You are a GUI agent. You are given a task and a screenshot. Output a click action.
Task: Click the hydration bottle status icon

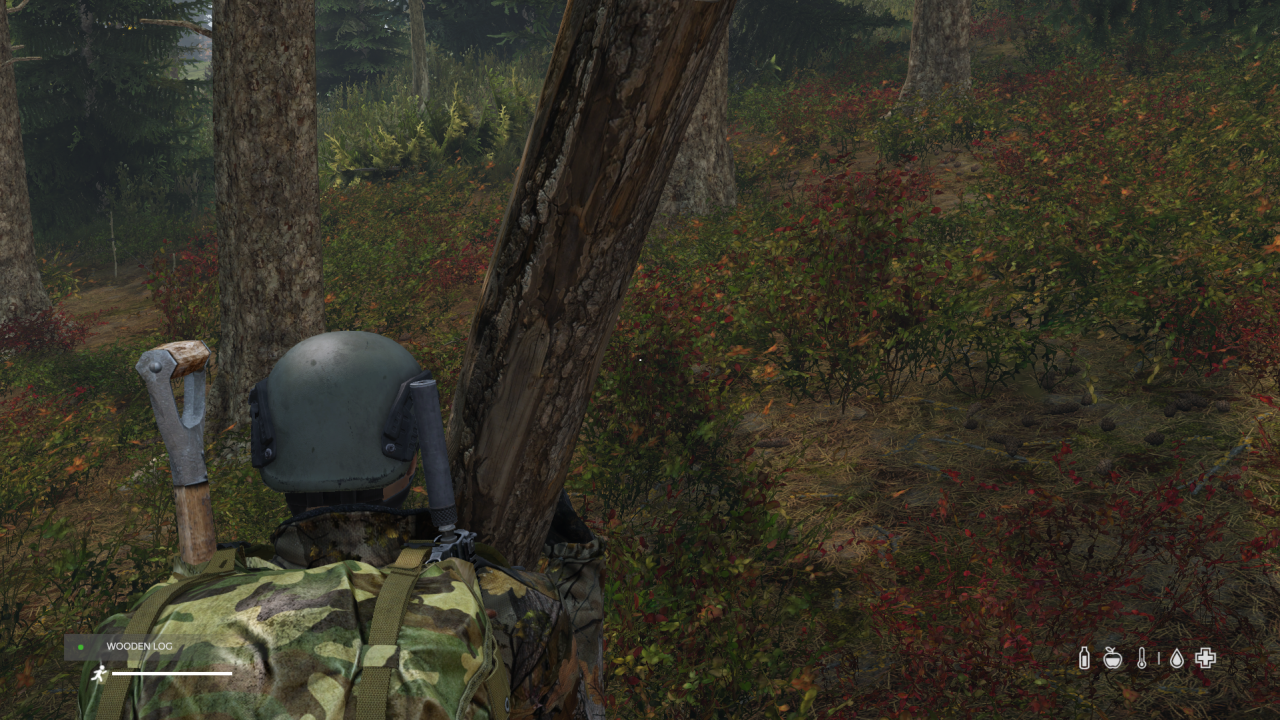pos(1085,657)
